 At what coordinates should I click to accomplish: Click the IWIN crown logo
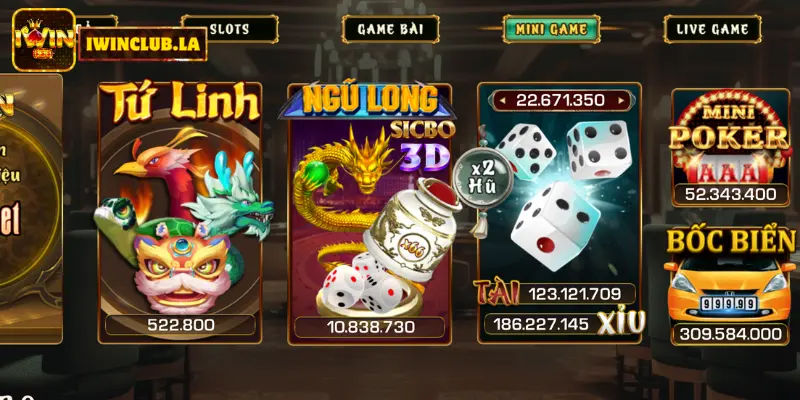coord(43,40)
